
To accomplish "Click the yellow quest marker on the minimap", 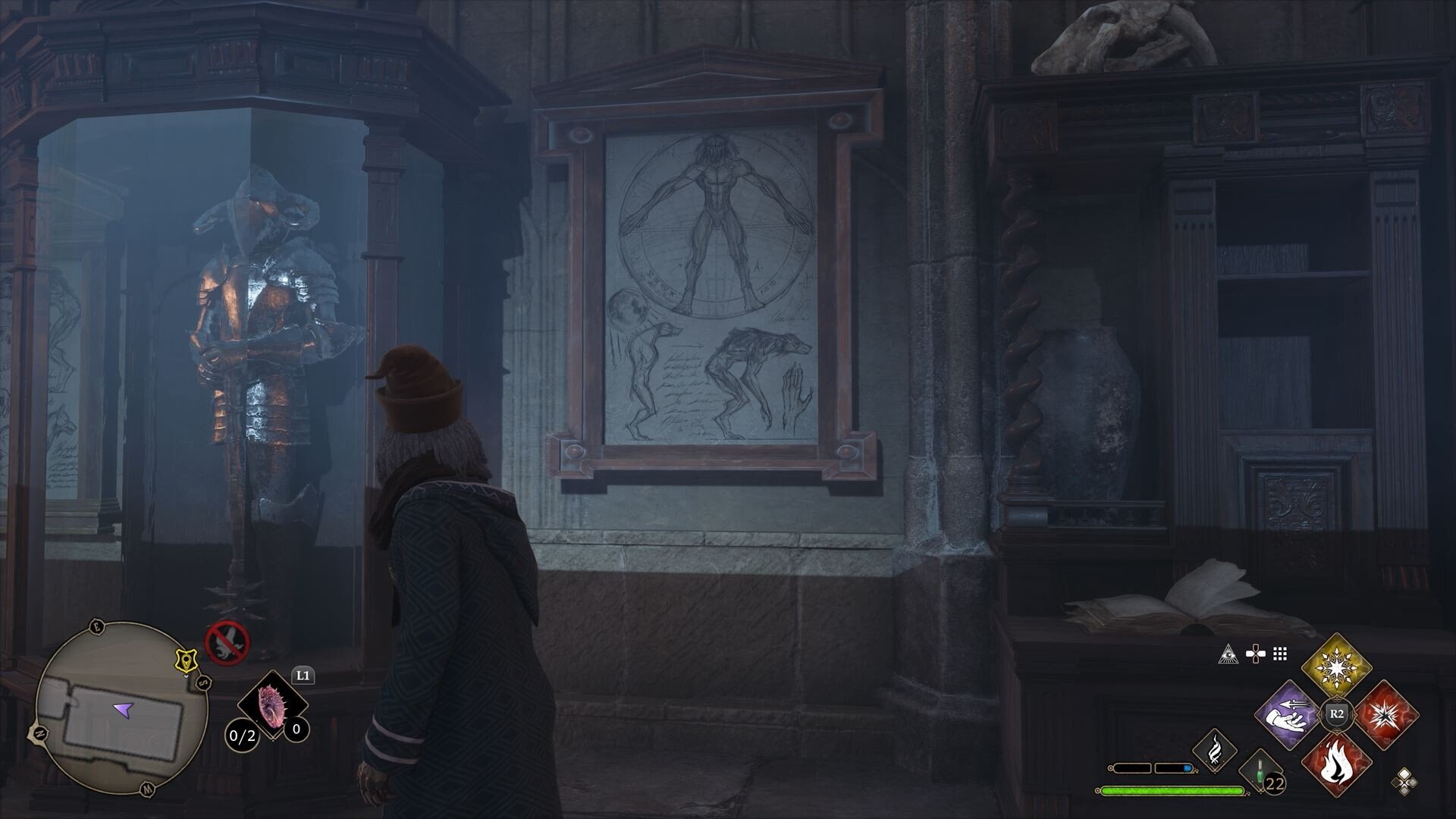I will point(187,660).
